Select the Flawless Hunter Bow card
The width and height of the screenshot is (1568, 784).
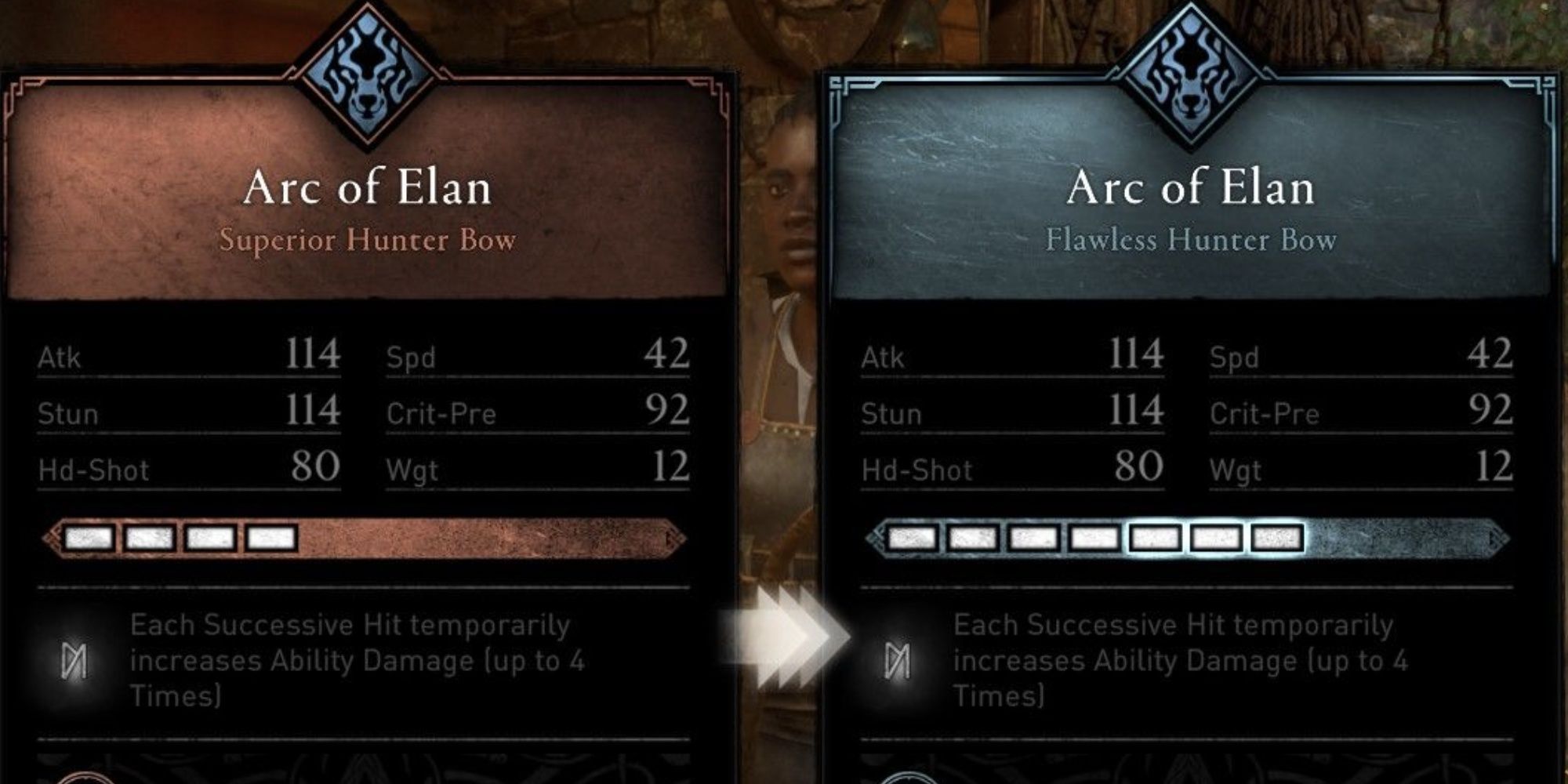[x=1190, y=212]
